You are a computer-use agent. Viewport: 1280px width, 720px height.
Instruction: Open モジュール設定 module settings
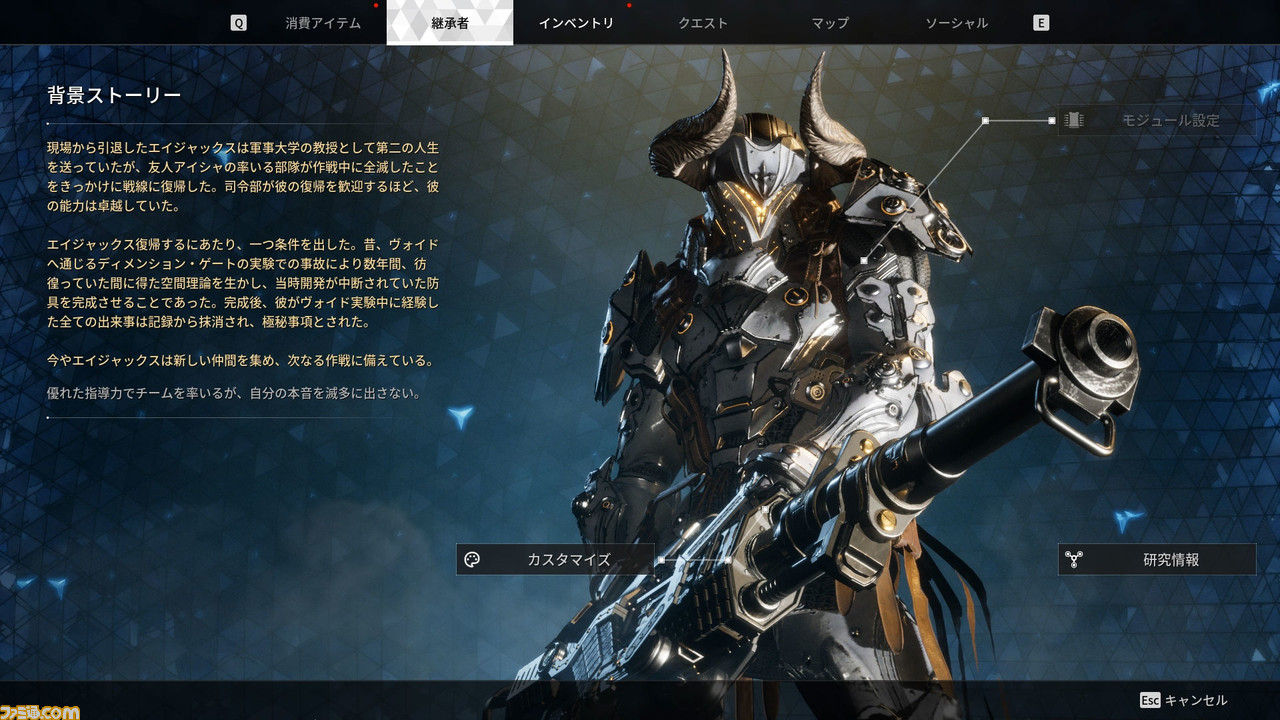click(1156, 121)
